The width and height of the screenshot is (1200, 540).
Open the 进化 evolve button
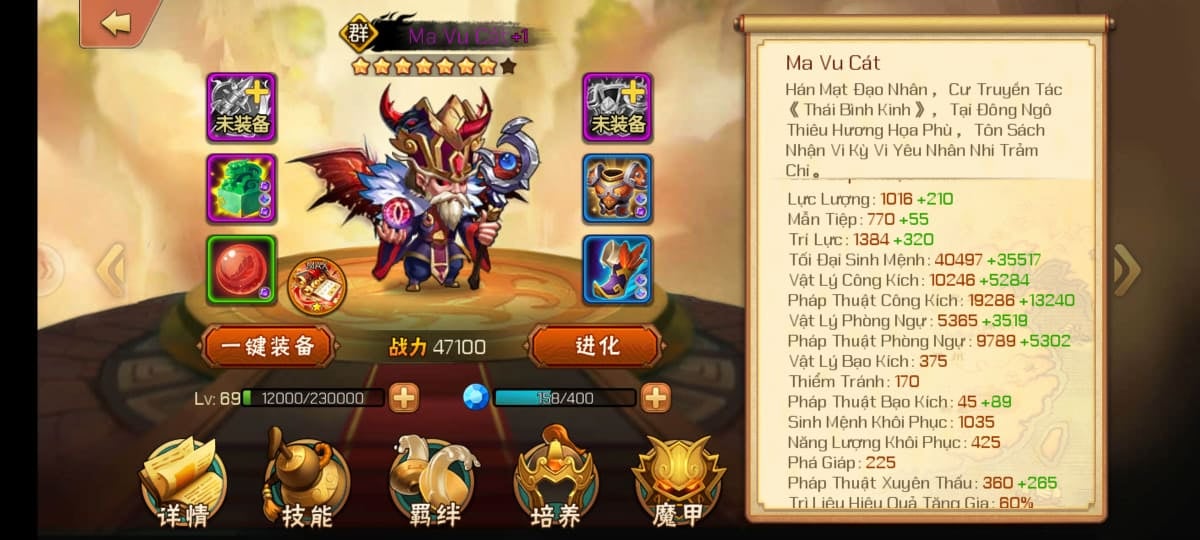pos(597,347)
